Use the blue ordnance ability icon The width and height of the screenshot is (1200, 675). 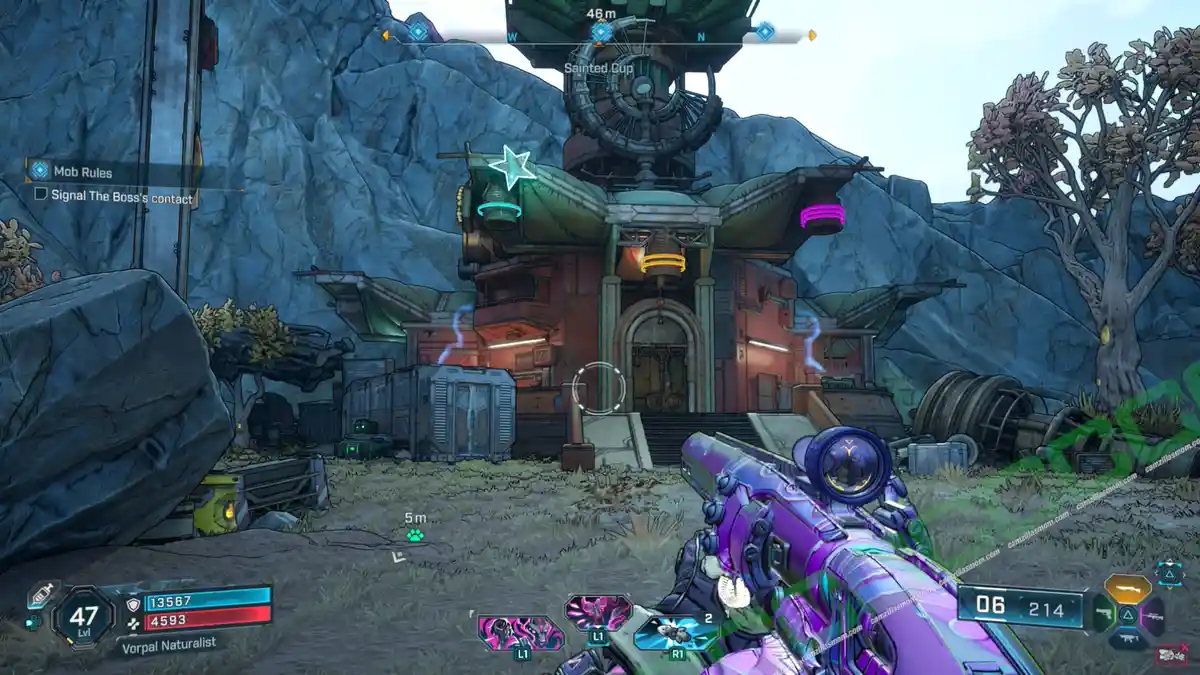[x=675, y=632]
